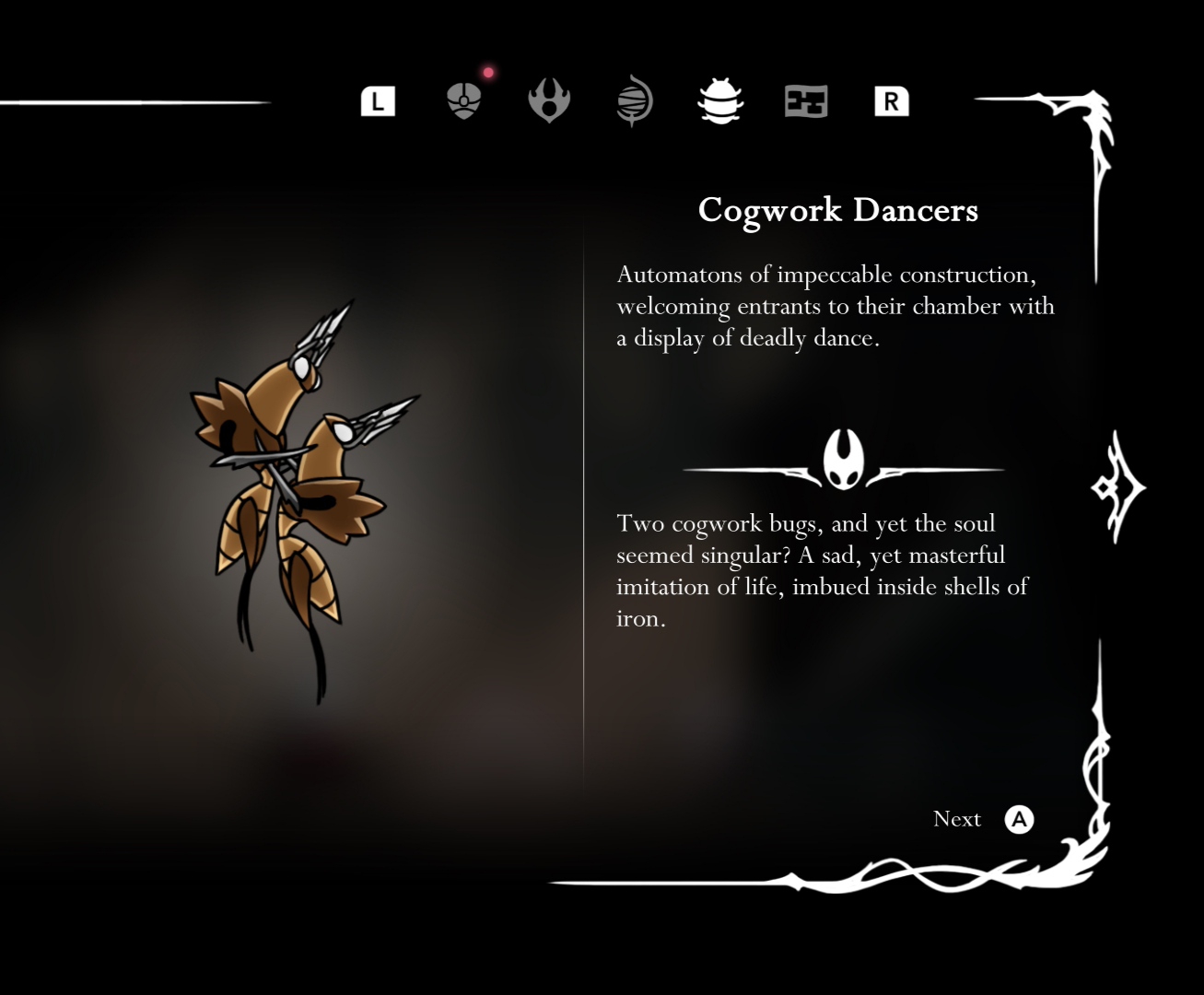Switch to the map tab
The width and height of the screenshot is (1204, 995).
point(806,100)
